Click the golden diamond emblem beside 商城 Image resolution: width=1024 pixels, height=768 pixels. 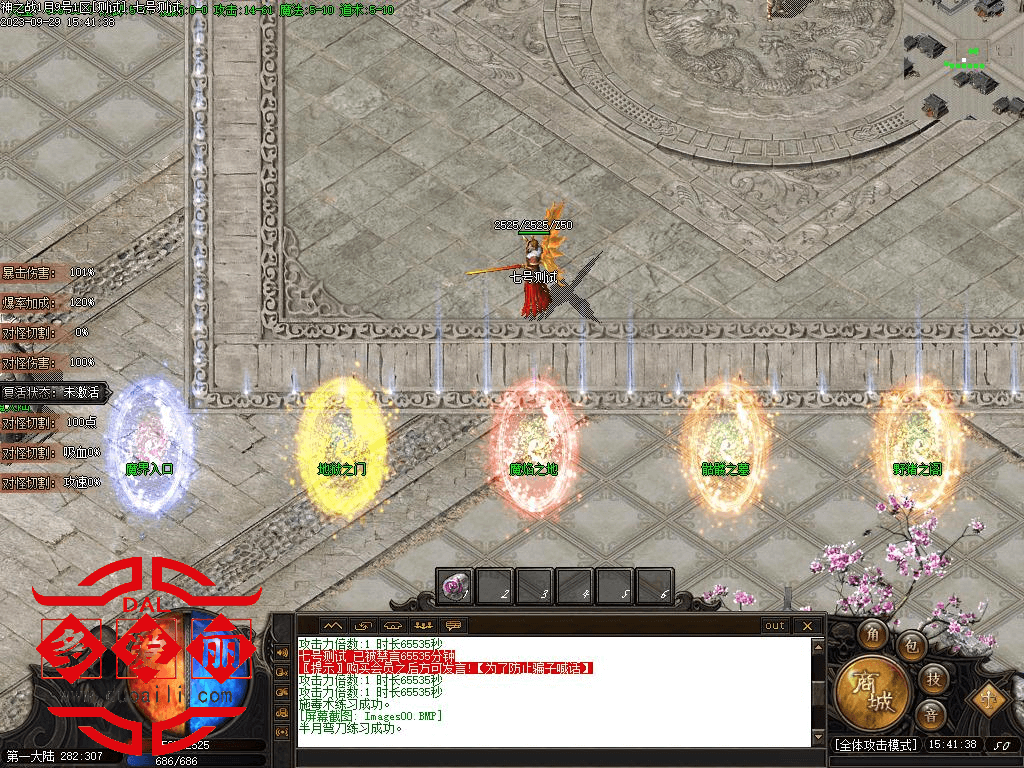989,697
